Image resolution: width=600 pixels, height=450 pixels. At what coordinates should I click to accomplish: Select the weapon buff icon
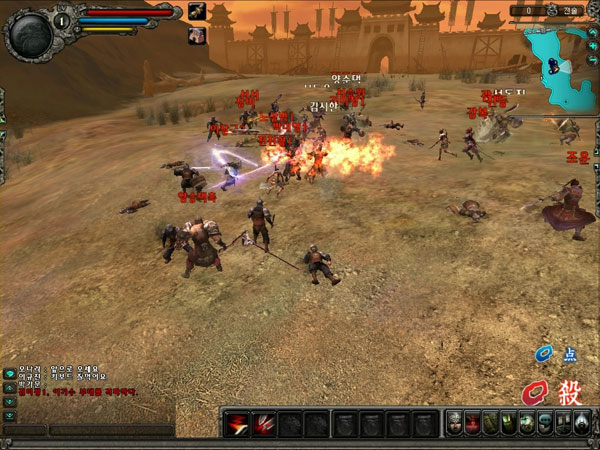(196, 12)
